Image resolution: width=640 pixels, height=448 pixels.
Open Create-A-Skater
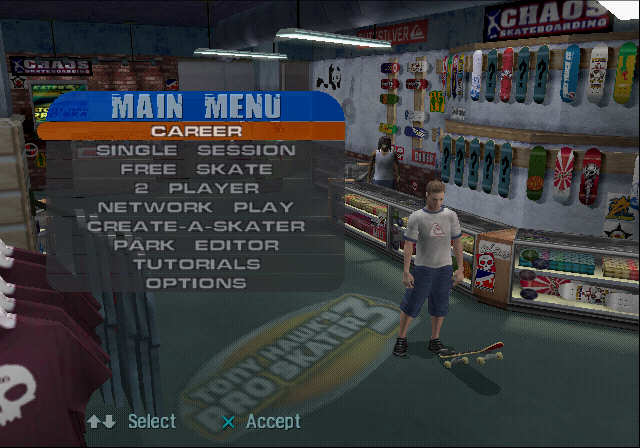pos(196,226)
